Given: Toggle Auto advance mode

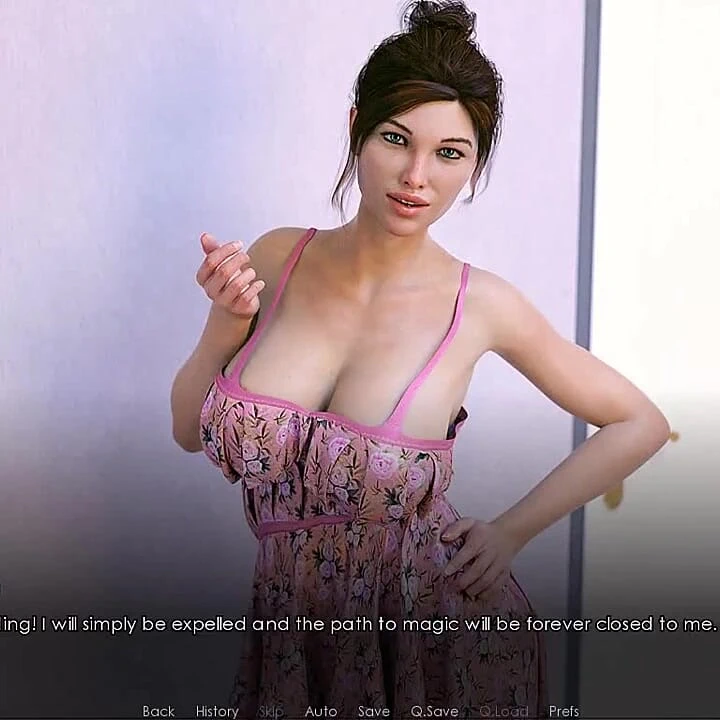Looking at the screenshot, I should pyautogui.click(x=321, y=711).
